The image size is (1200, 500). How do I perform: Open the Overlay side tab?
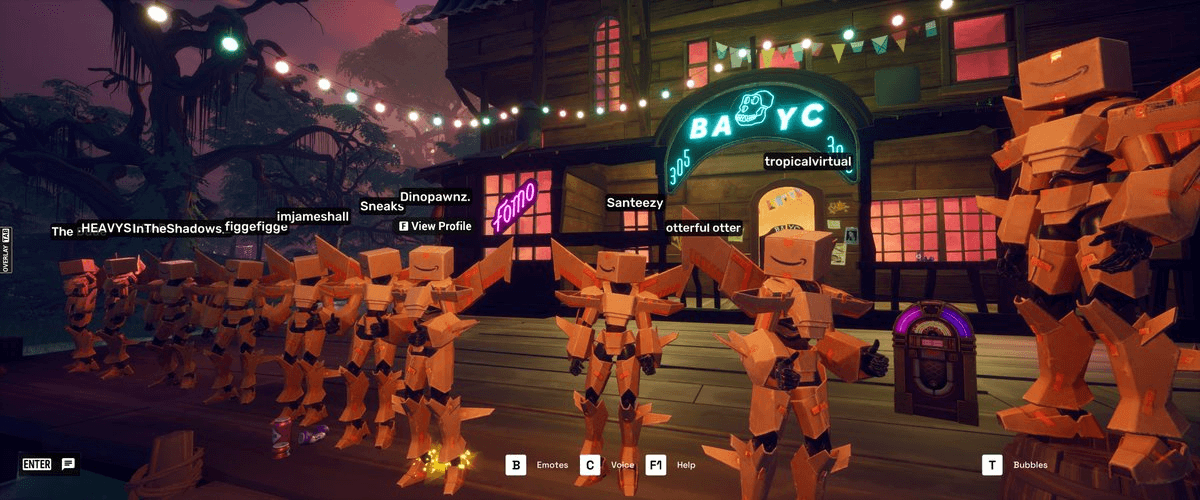click(x=6, y=251)
